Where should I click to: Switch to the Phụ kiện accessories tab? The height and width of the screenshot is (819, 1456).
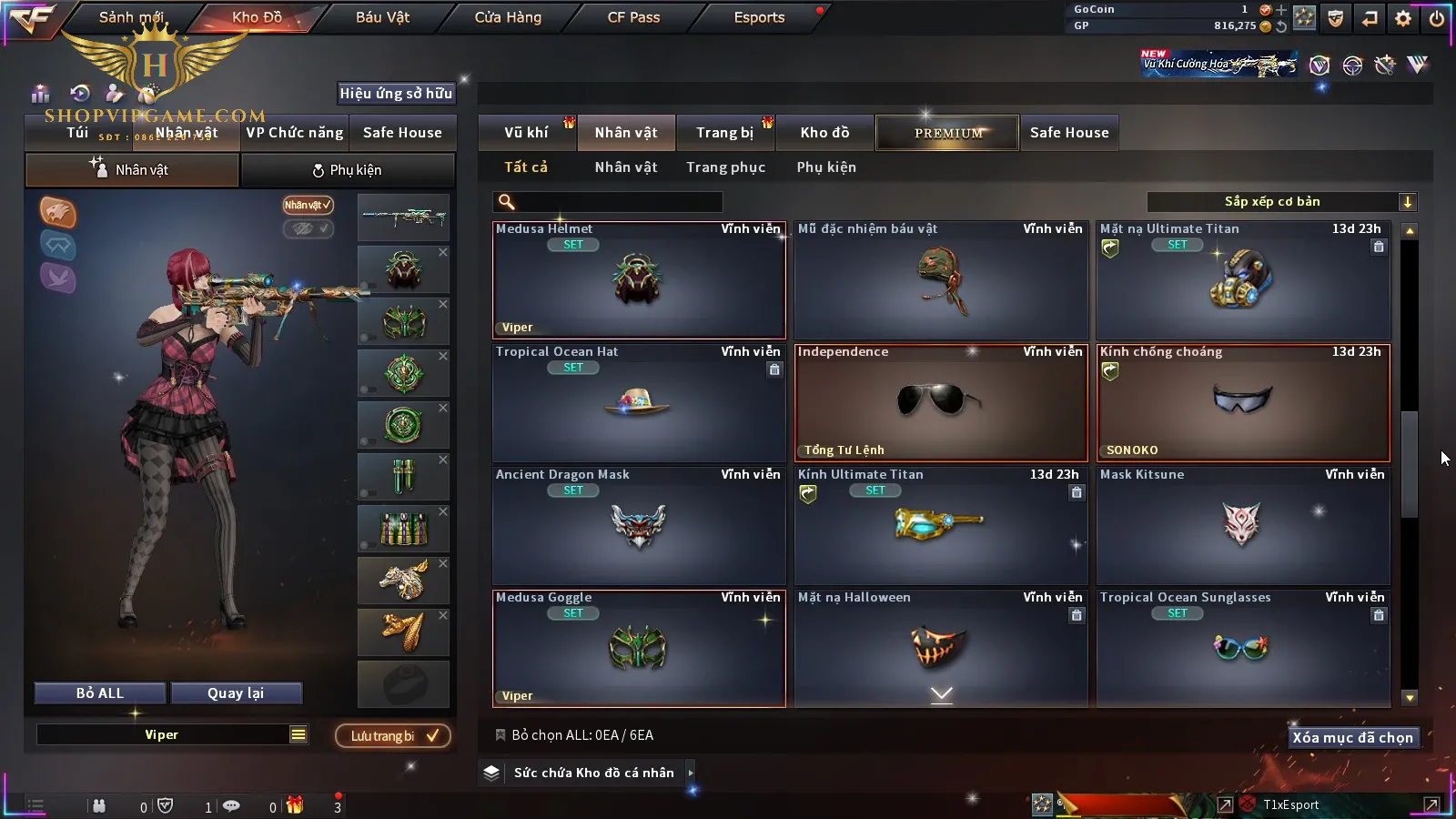coord(348,170)
